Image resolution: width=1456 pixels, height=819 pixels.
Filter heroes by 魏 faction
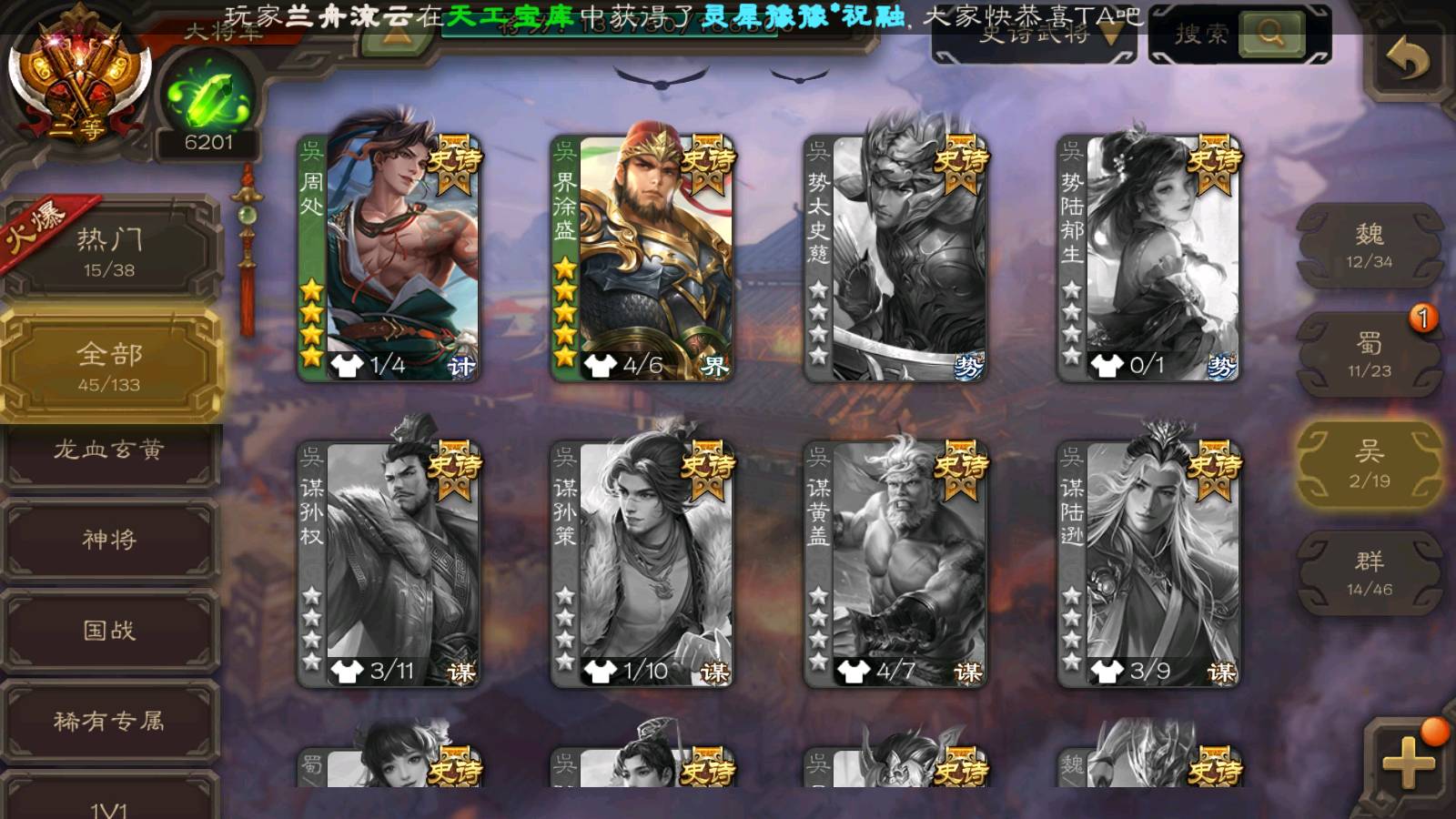(x=1369, y=246)
